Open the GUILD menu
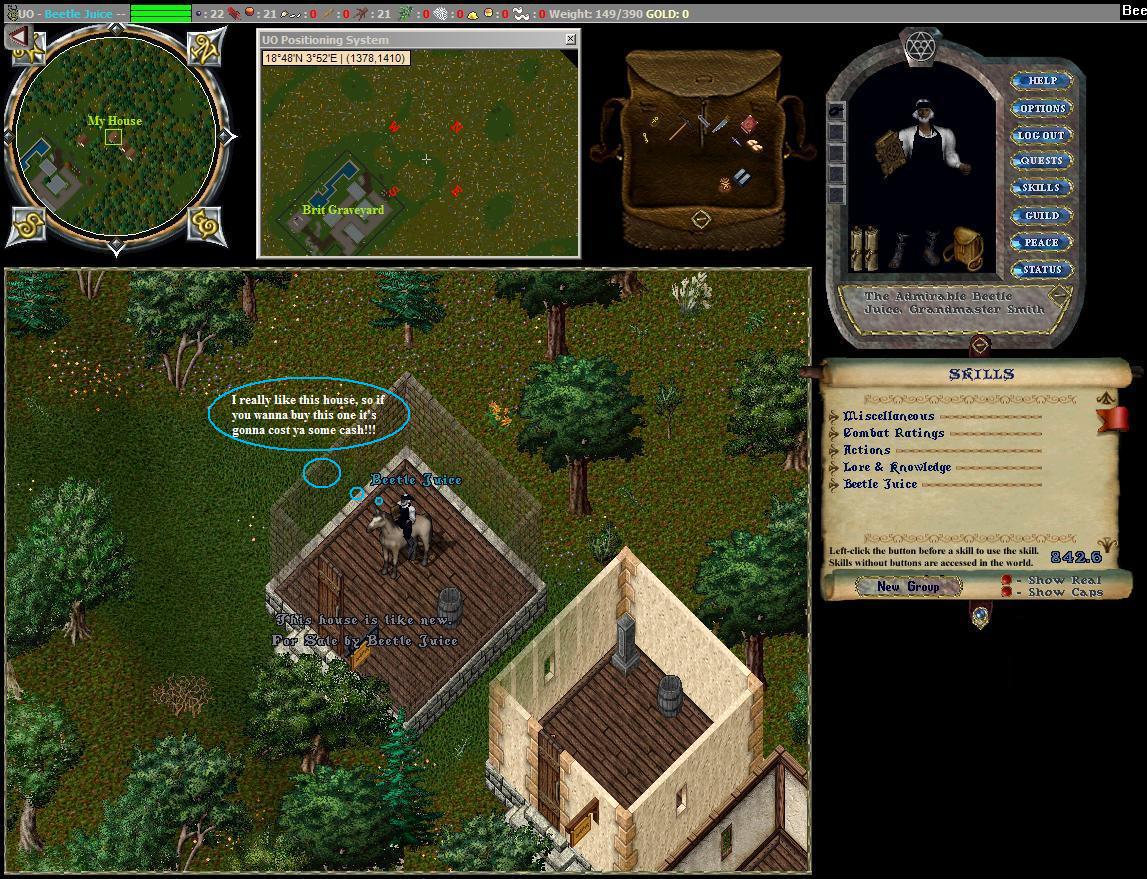 1041,215
